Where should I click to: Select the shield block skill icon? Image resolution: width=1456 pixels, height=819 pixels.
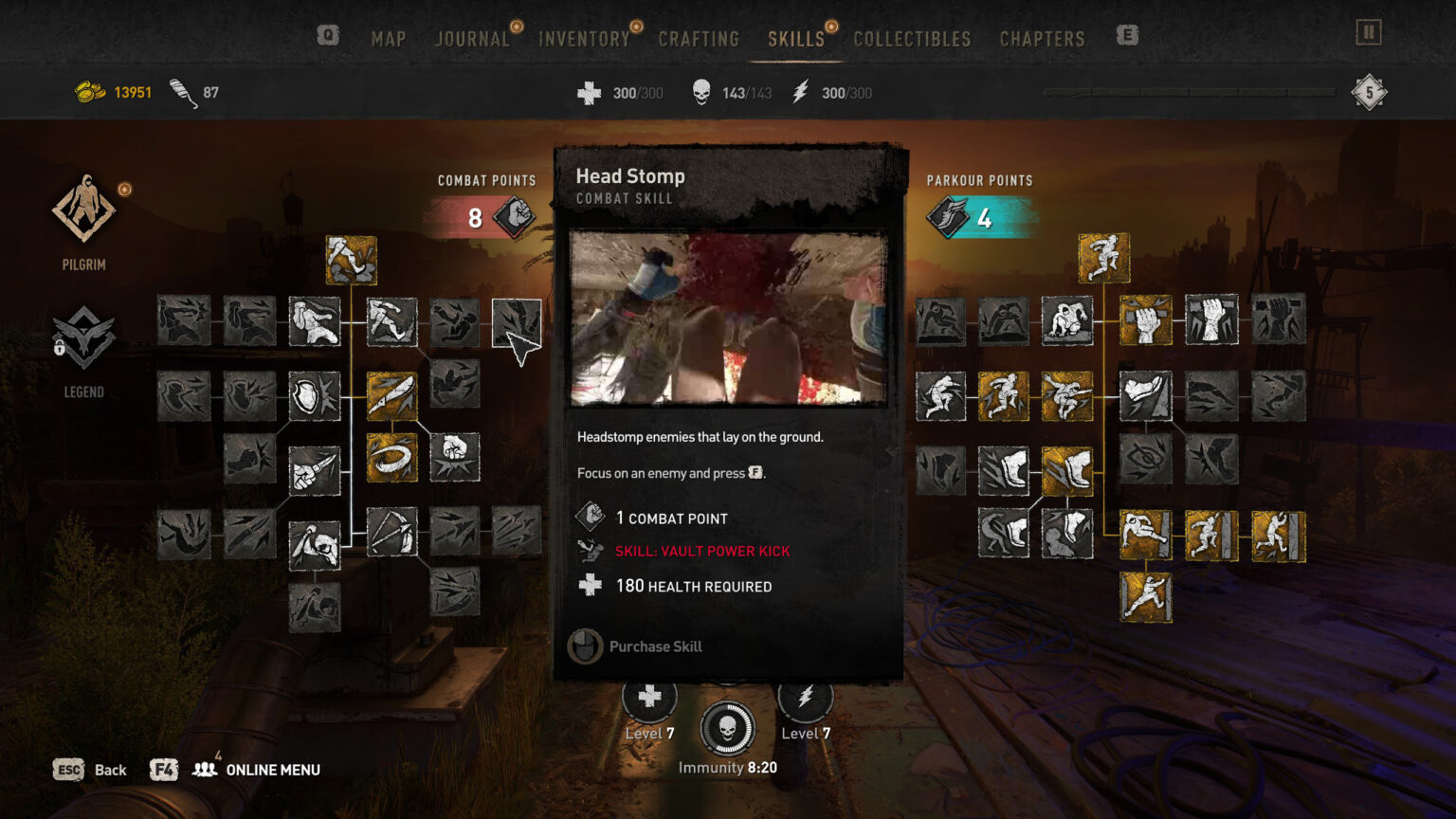(314, 398)
